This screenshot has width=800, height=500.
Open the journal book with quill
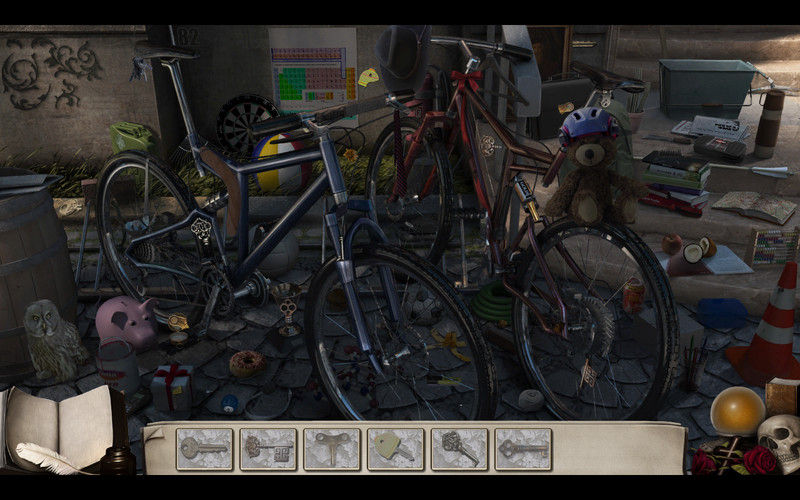point(58,430)
